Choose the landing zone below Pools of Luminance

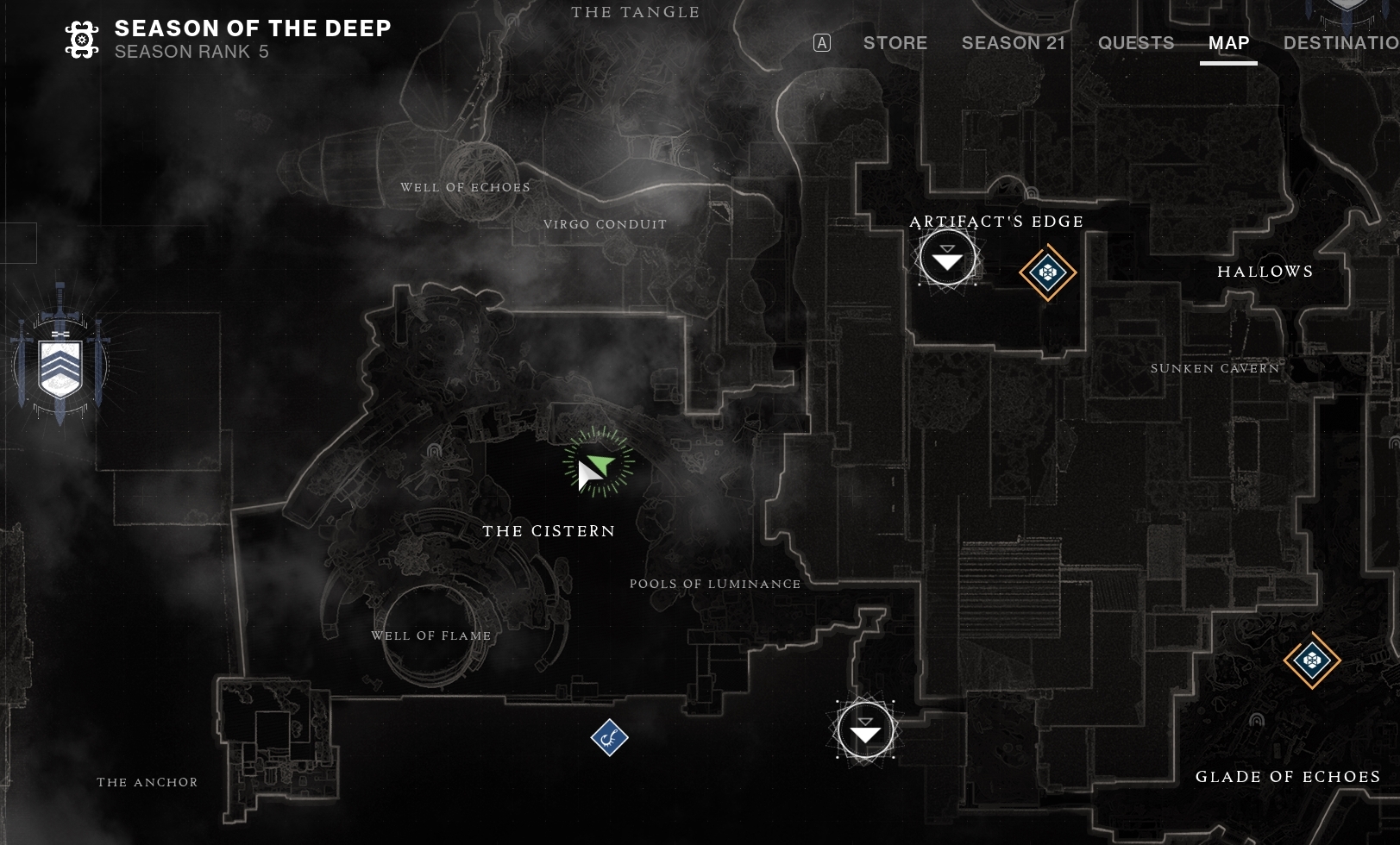click(865, 730)
